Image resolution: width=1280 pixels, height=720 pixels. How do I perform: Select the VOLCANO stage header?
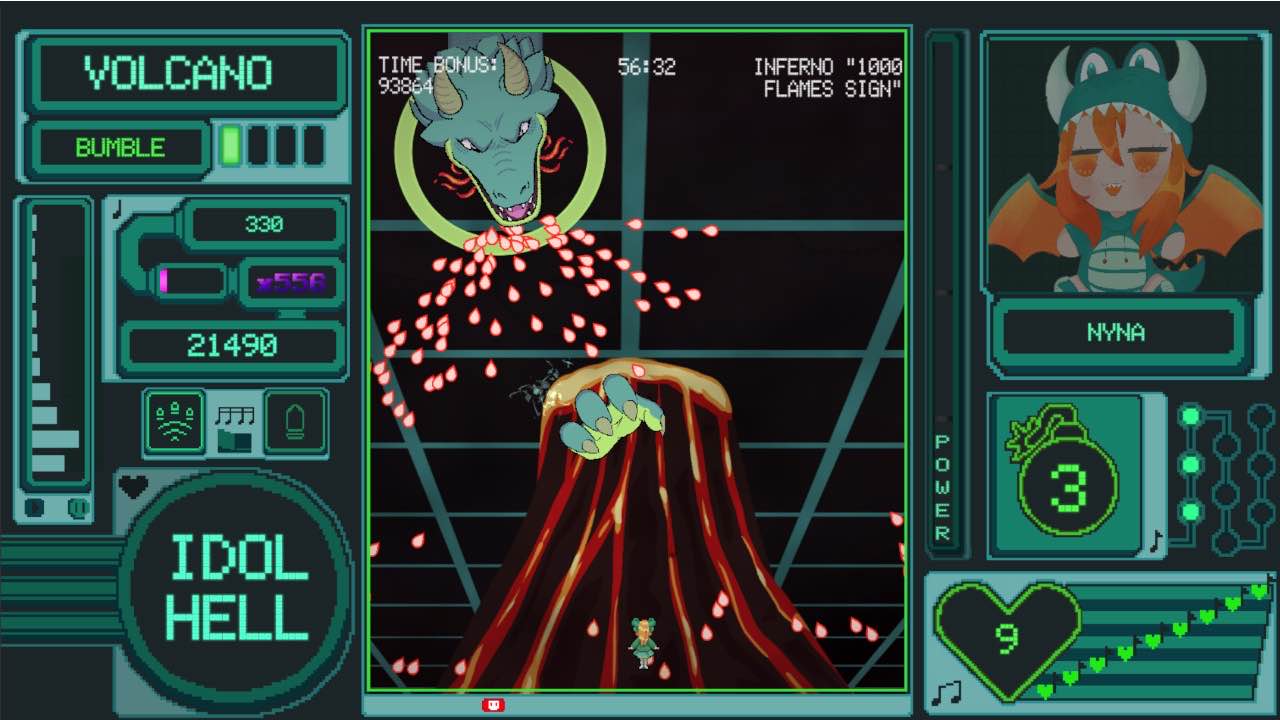[184, 71]
